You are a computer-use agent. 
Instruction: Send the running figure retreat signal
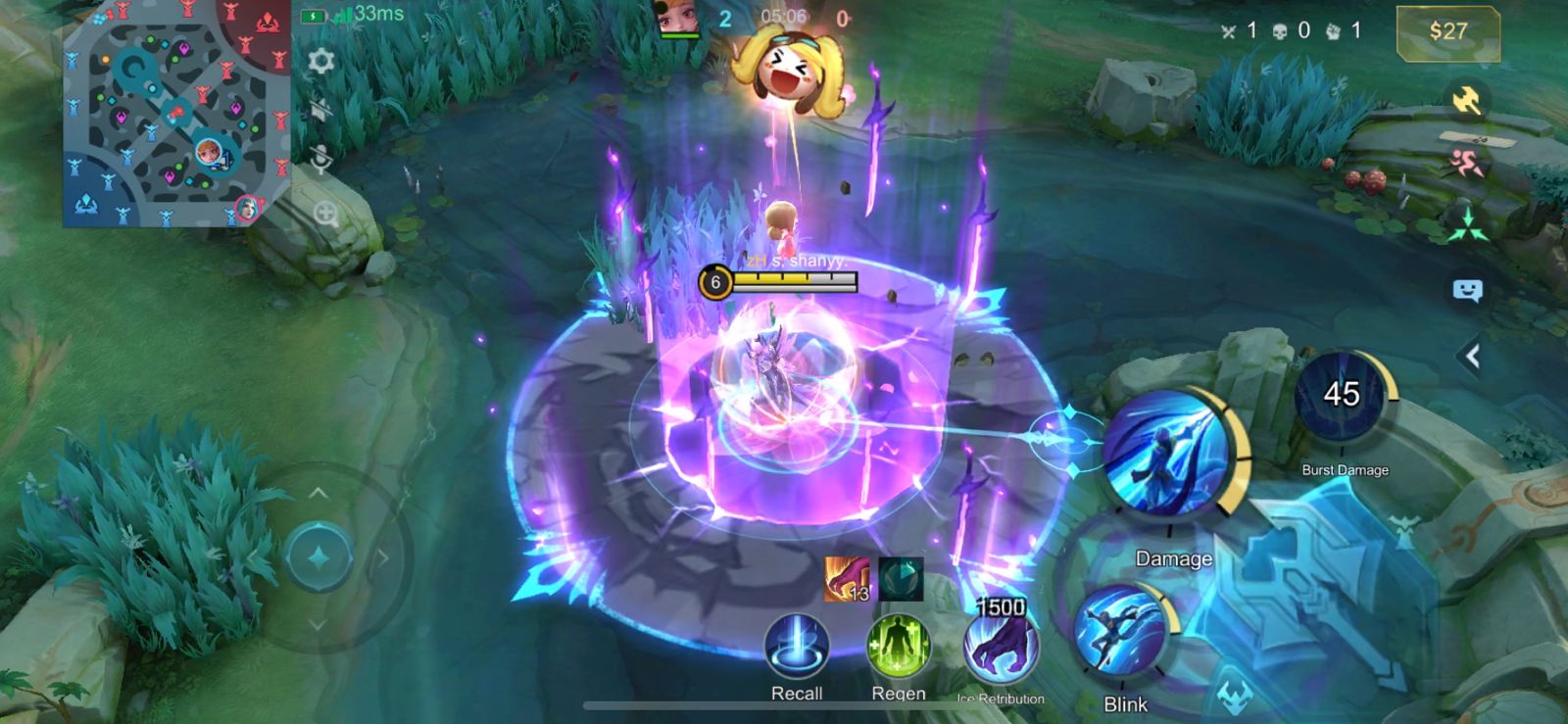point(1467,164)
